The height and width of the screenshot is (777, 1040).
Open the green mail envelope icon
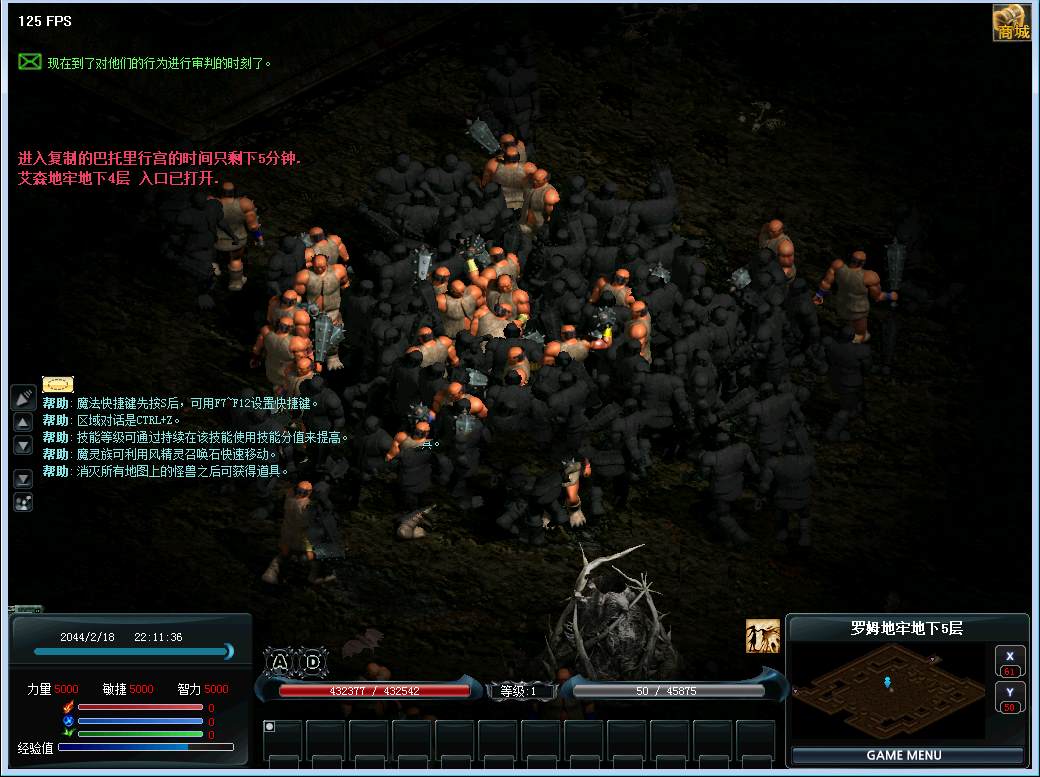(x=30, y=62)
